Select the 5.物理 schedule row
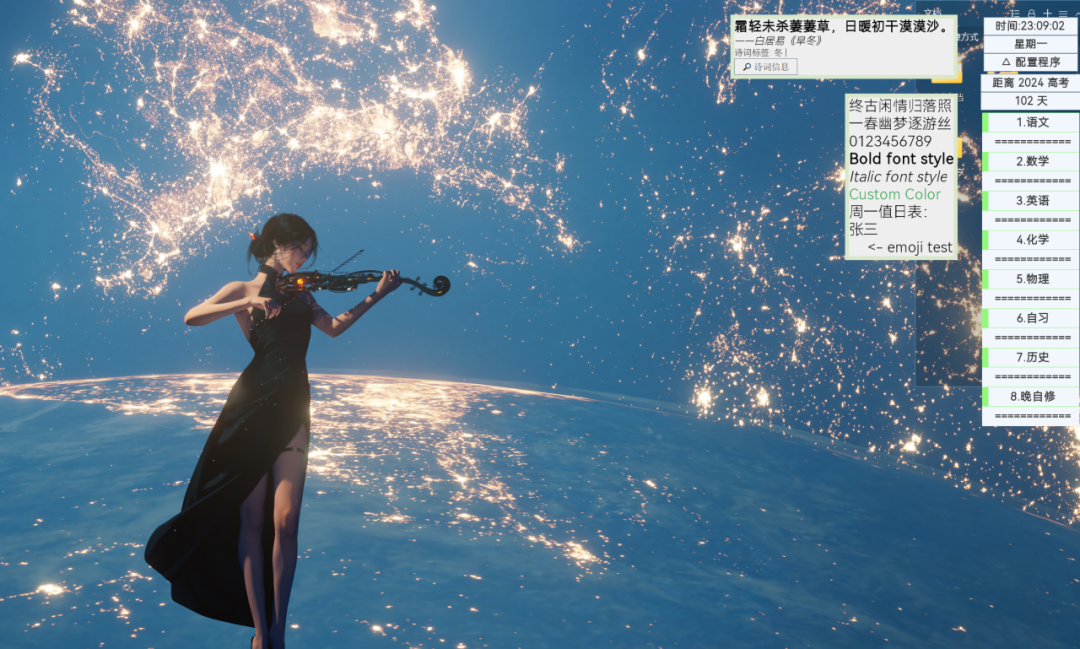Viewport: 1080px width, 649px height. coord(1032,279)
